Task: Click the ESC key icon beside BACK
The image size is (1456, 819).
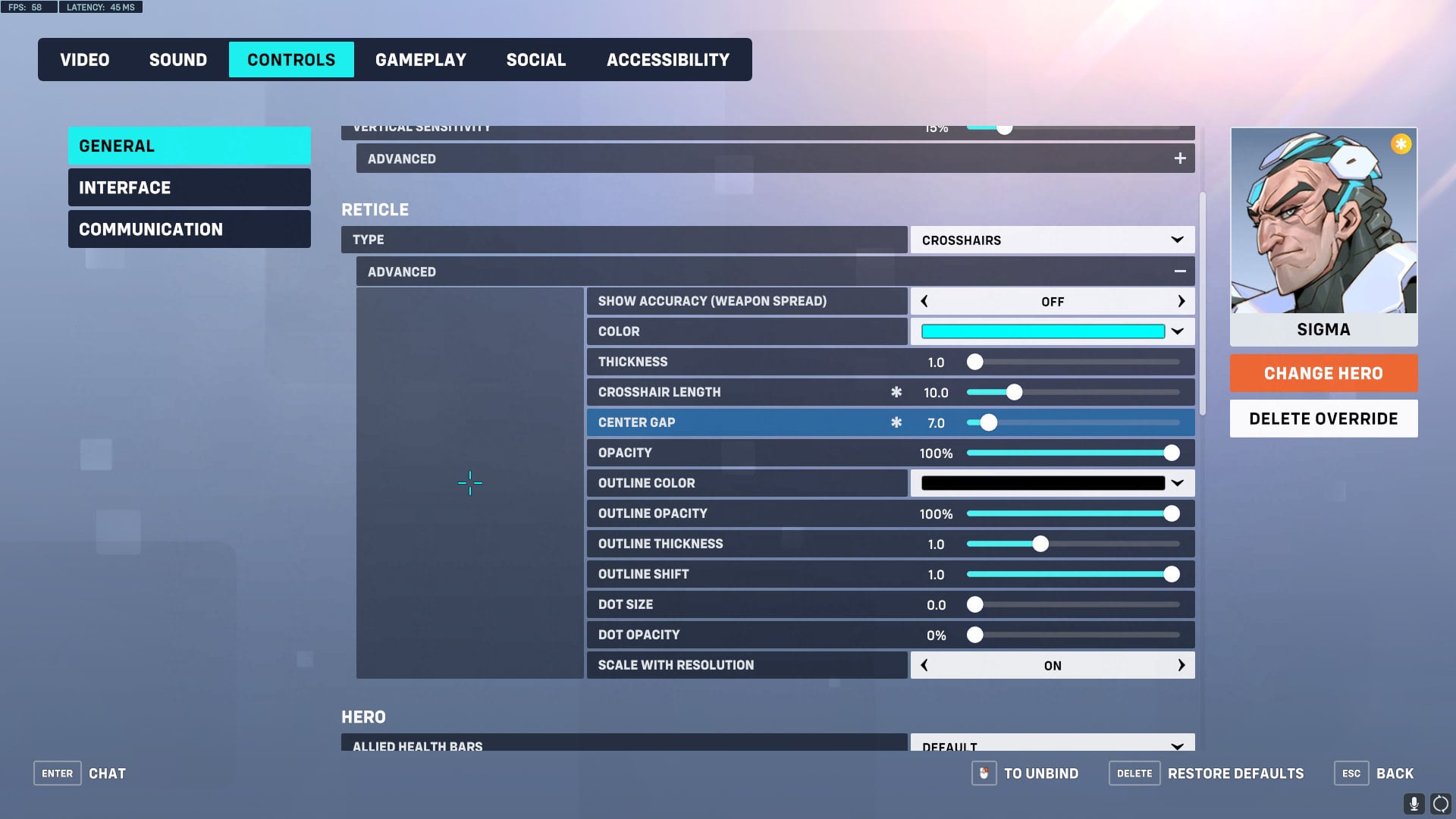Action: 1351,773
